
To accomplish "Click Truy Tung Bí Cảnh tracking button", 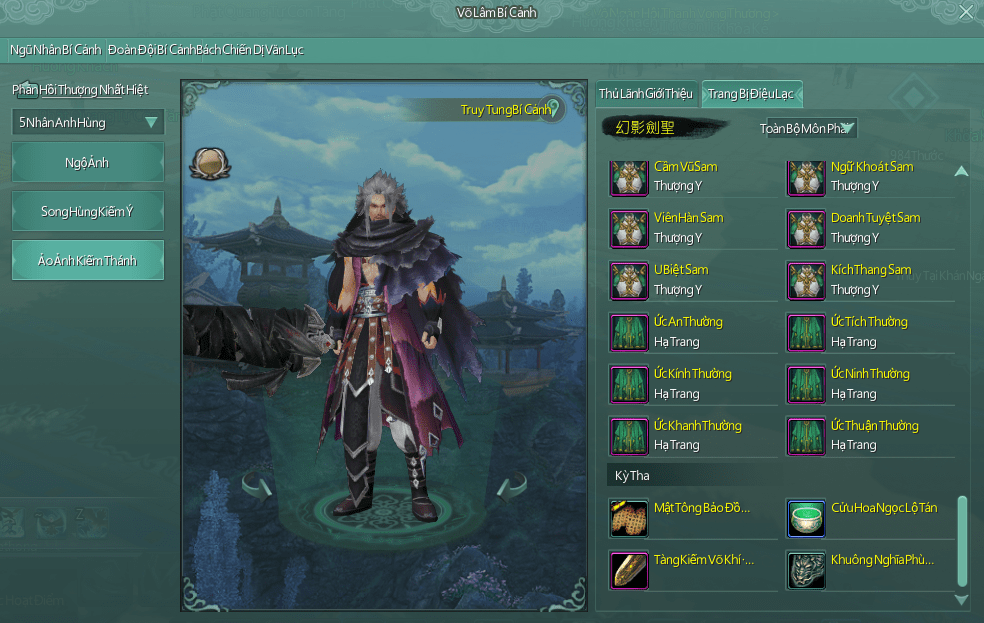I will [508, 109].
